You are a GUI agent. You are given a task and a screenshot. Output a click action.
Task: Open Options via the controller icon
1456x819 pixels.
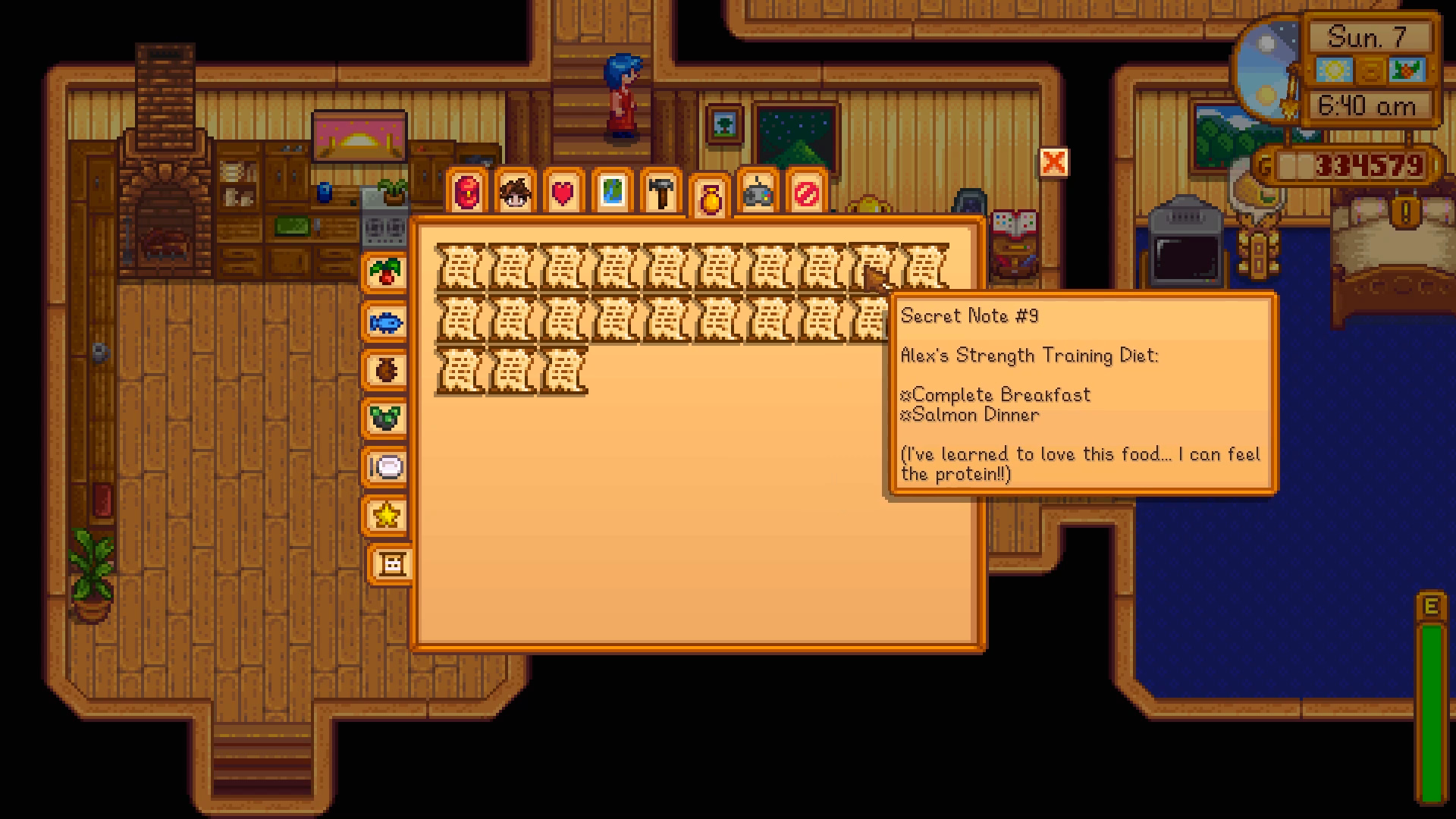[x=757, y=194]
